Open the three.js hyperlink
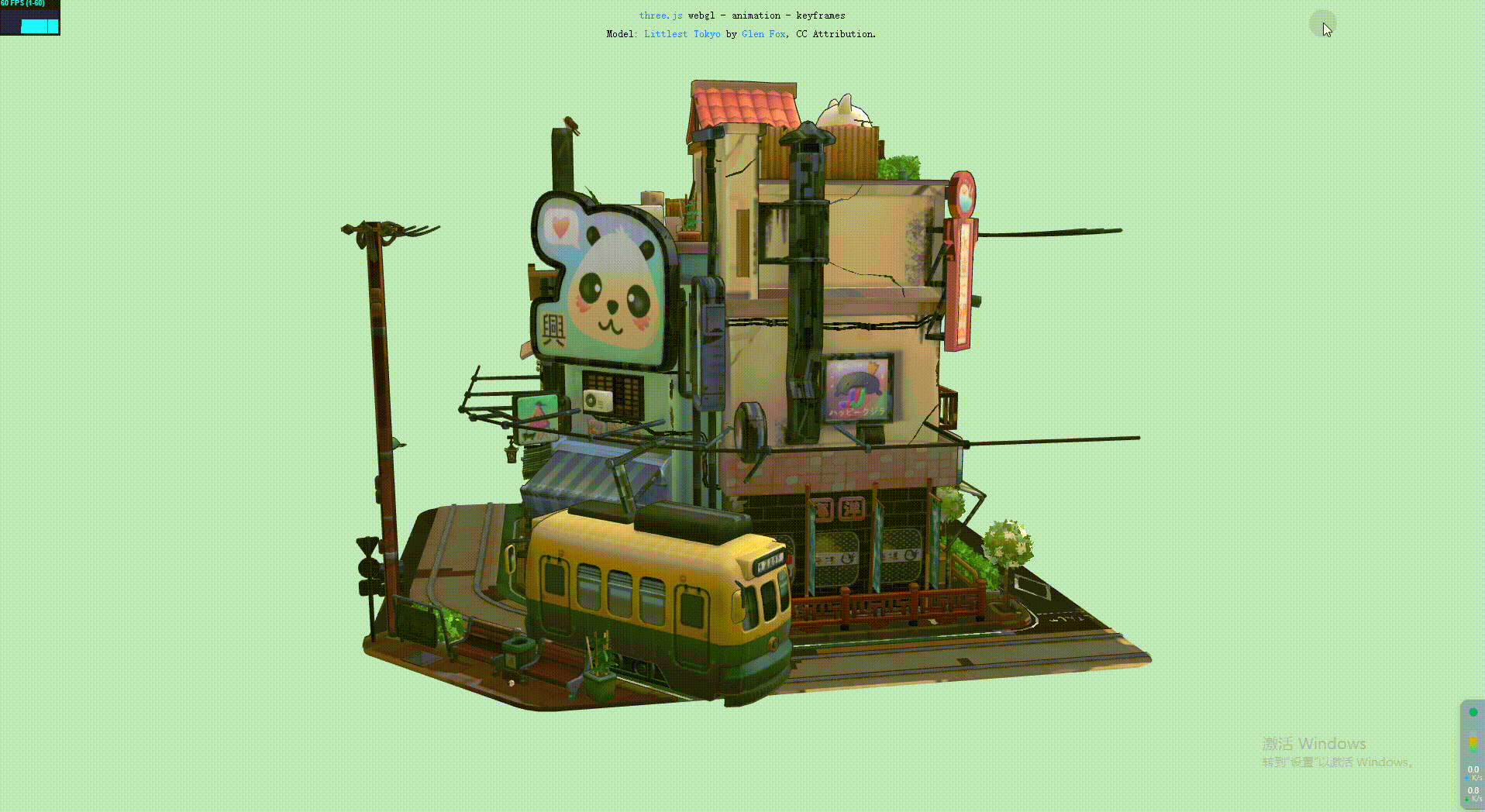1485x812 pixels. click(660, 15)
